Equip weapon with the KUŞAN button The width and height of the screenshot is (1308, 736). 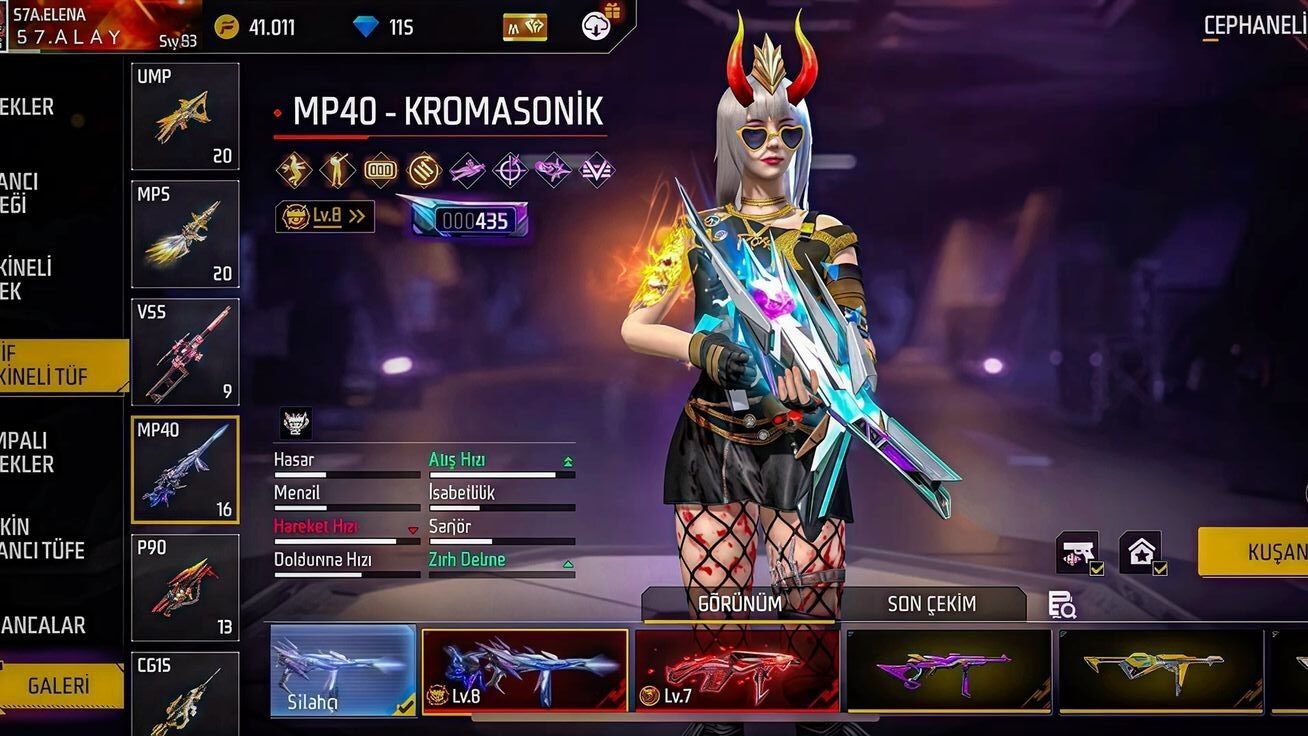1258,552
